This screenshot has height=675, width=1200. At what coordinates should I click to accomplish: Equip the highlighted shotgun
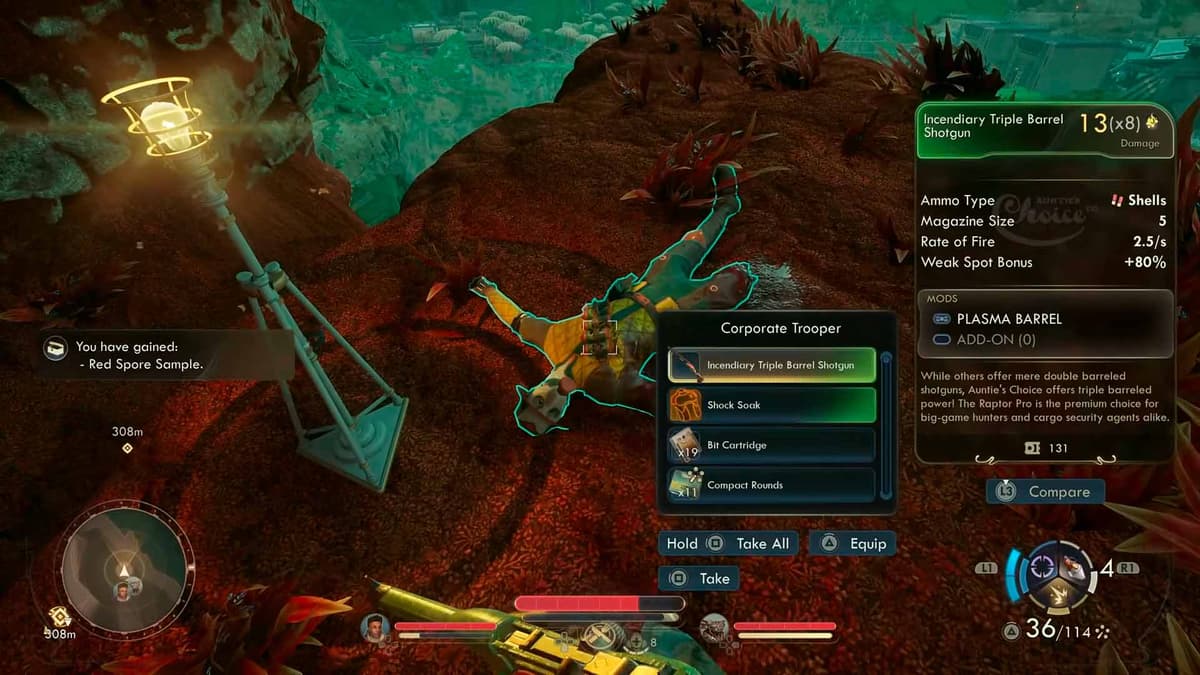coord(853,544)
